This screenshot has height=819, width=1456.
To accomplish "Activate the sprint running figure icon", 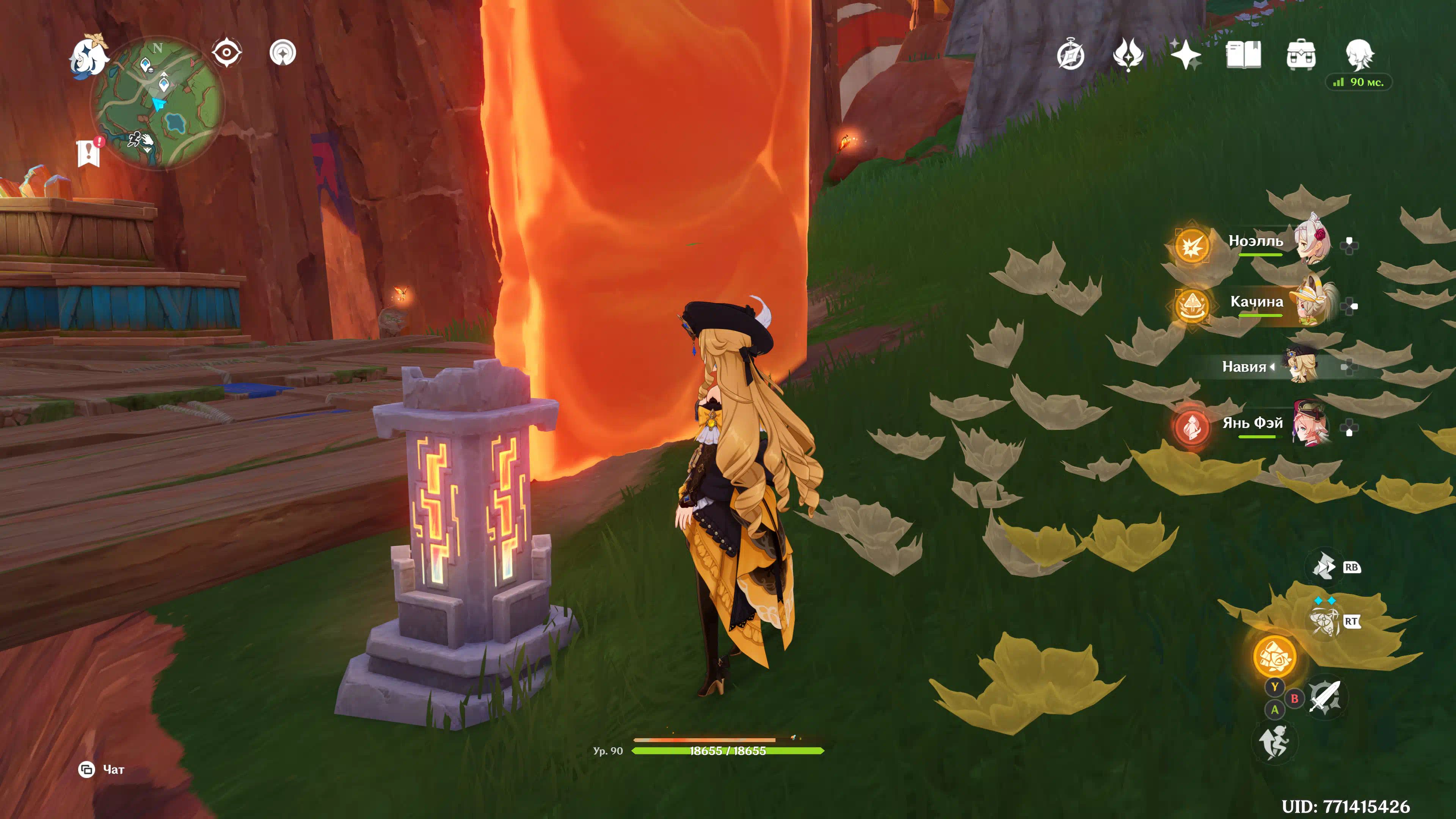I will [1274, 742].
